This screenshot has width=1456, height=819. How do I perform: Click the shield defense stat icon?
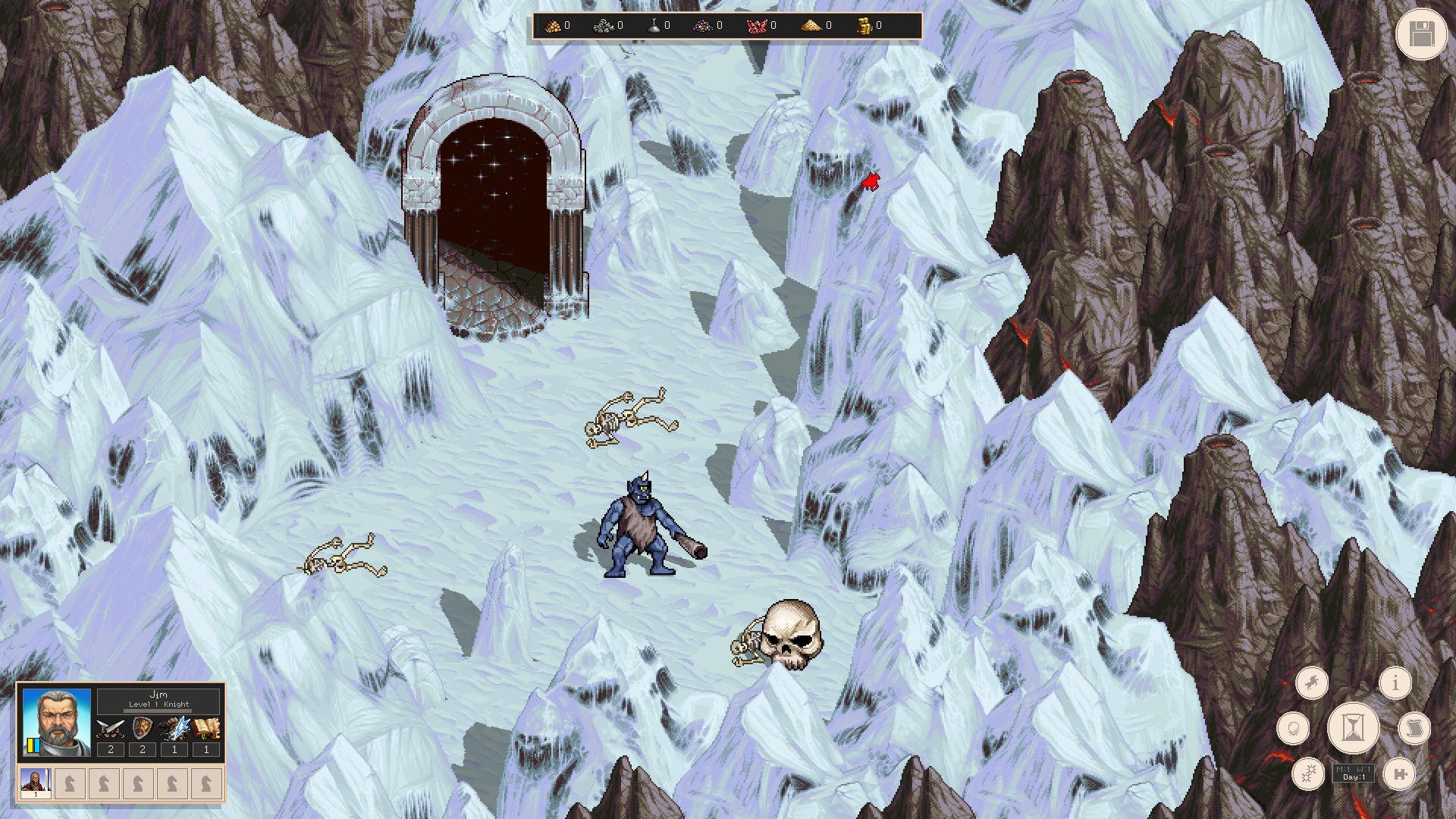(143, 728)
